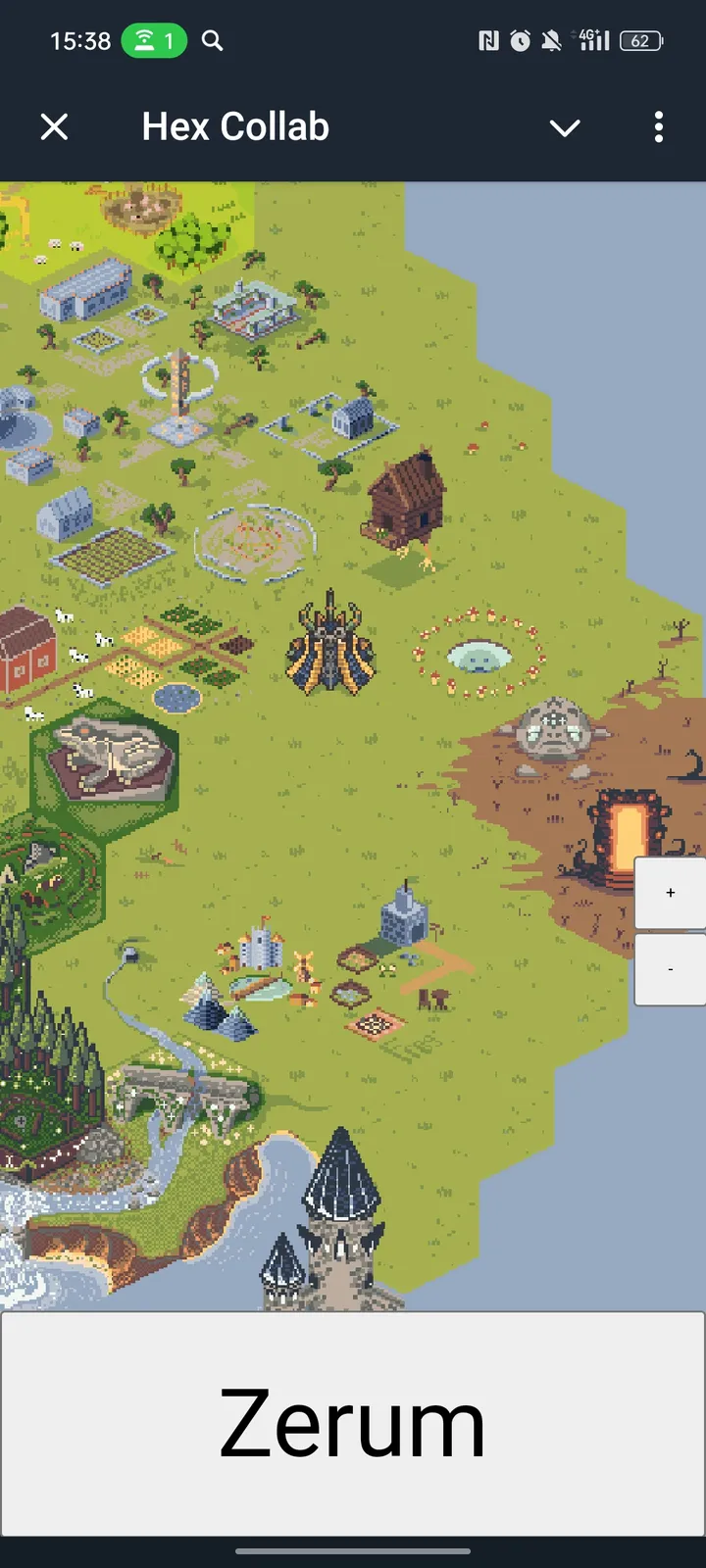Zoom in the map with plus button

[x=671, y=893]
